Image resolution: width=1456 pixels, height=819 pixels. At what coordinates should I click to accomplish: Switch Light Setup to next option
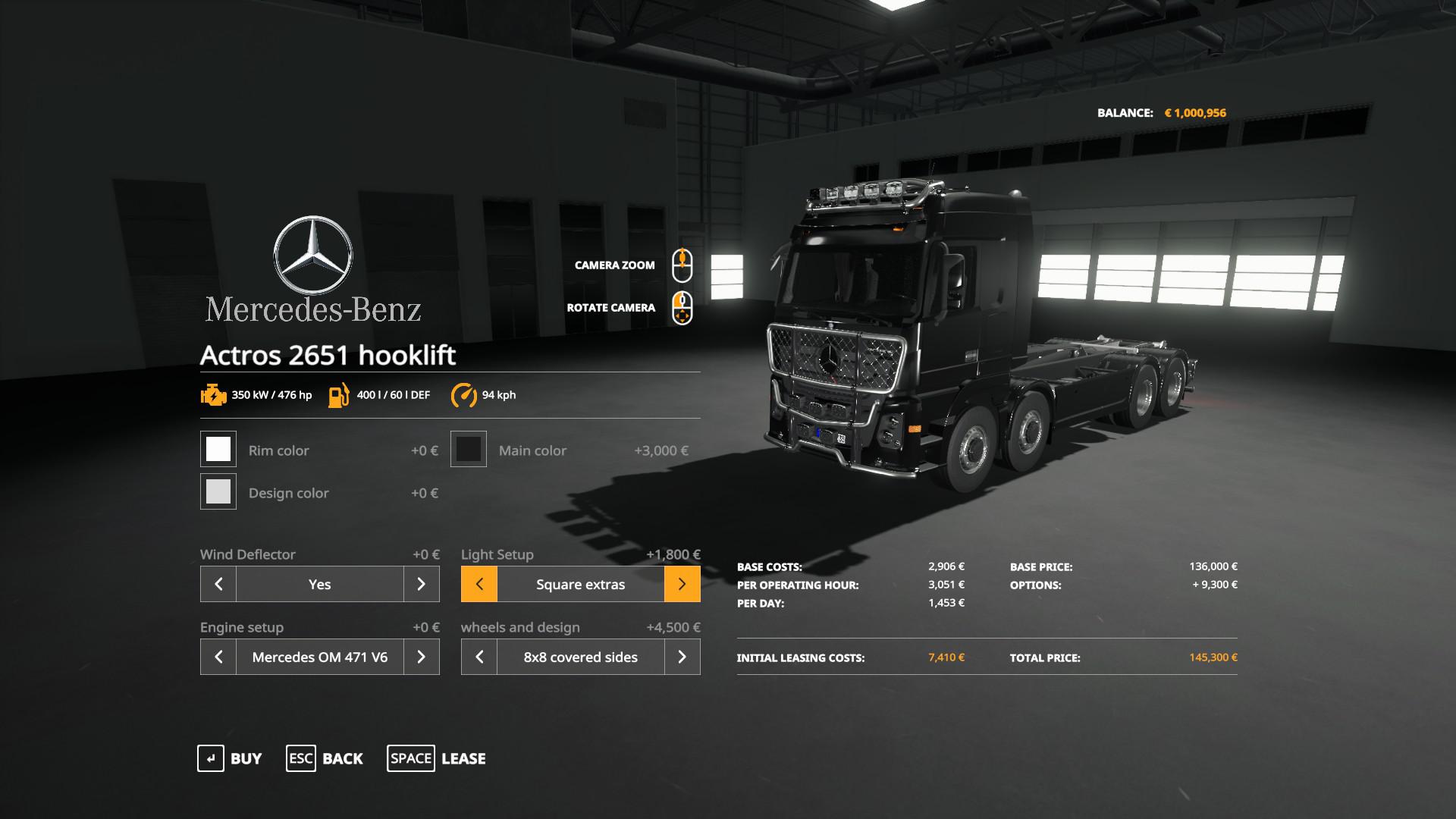[x=682, y=584]
